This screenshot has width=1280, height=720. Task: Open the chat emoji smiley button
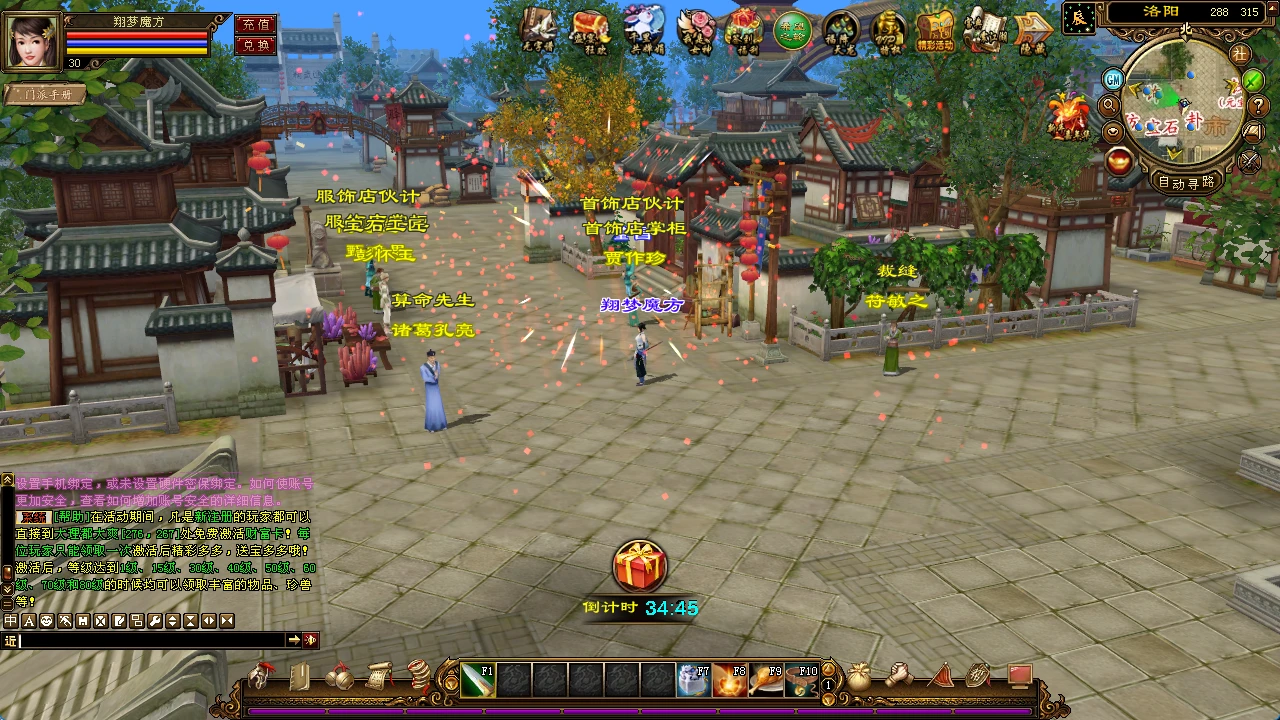point(46,621)
